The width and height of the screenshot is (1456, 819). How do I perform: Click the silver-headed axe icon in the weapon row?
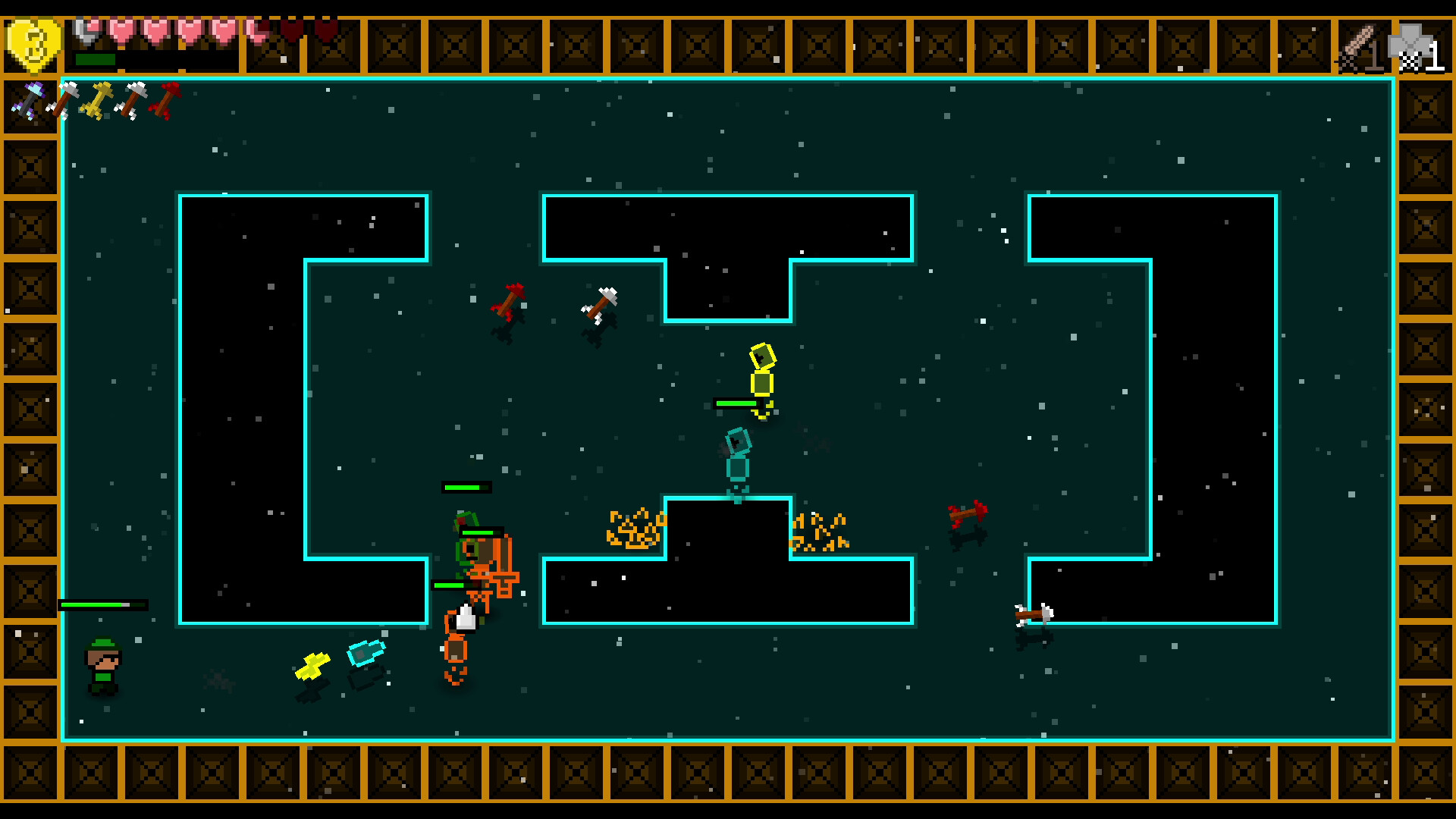coord(66,99)
